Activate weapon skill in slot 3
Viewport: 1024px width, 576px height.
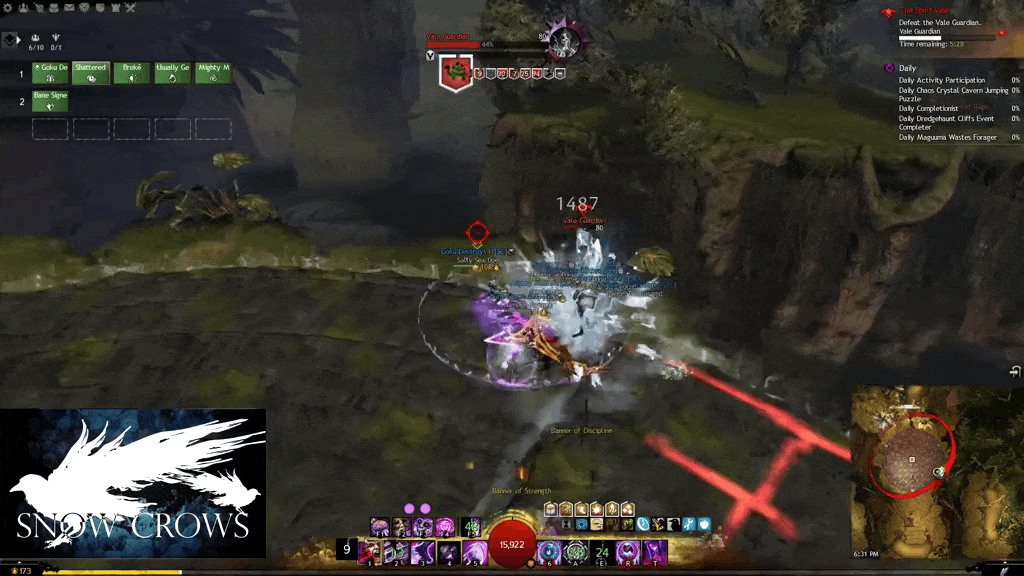click(421, 552)
